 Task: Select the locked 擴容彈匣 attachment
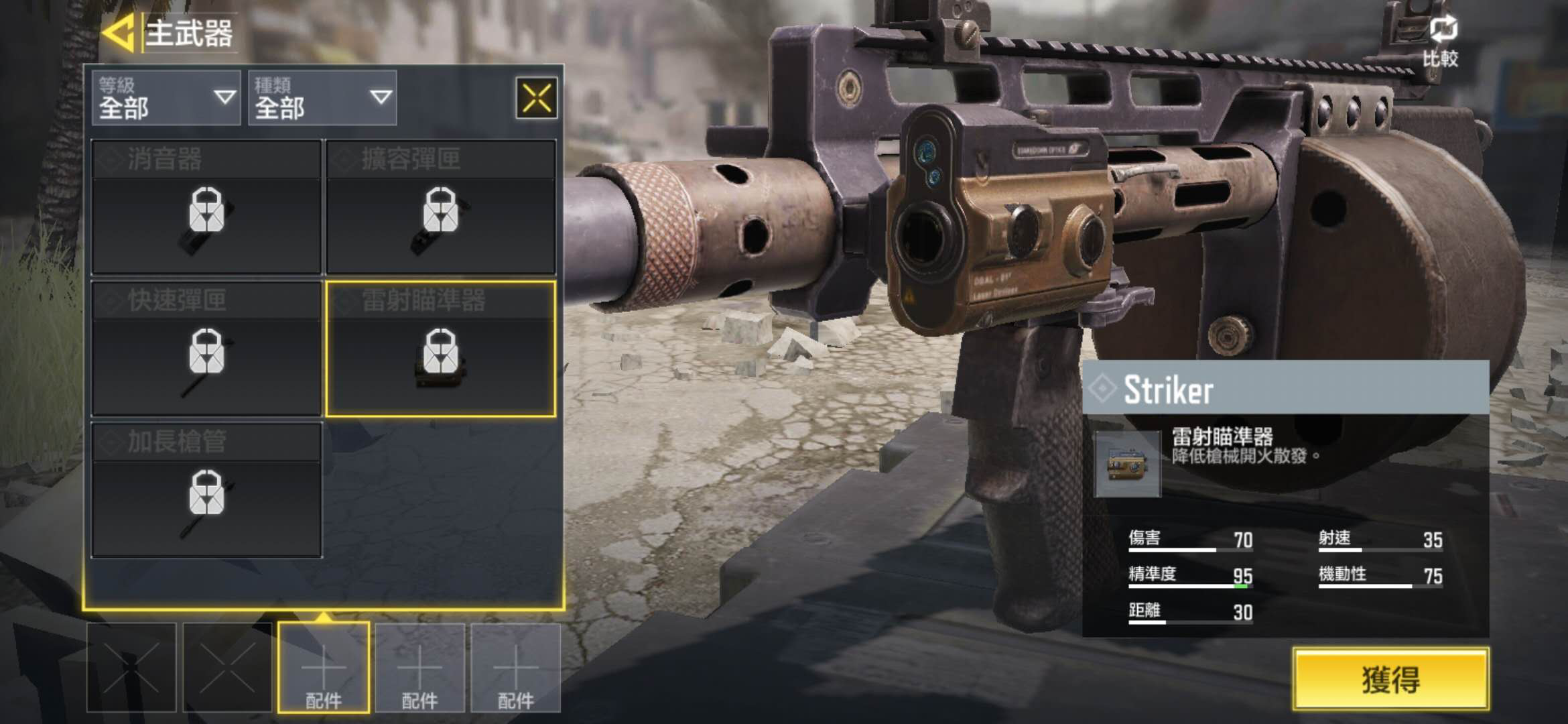point(441,207)
